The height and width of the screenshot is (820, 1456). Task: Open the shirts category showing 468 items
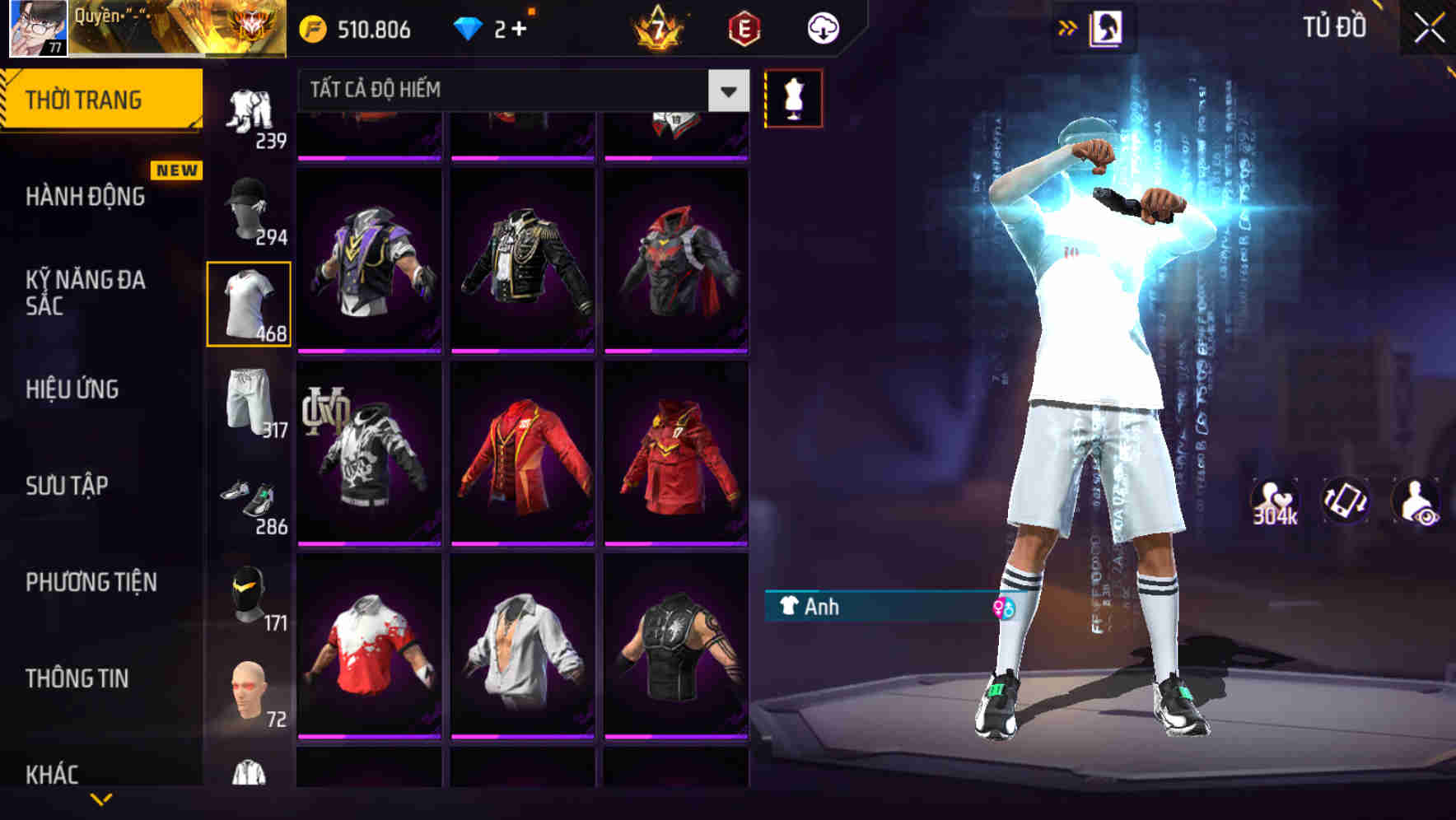(x=250, y=305)
